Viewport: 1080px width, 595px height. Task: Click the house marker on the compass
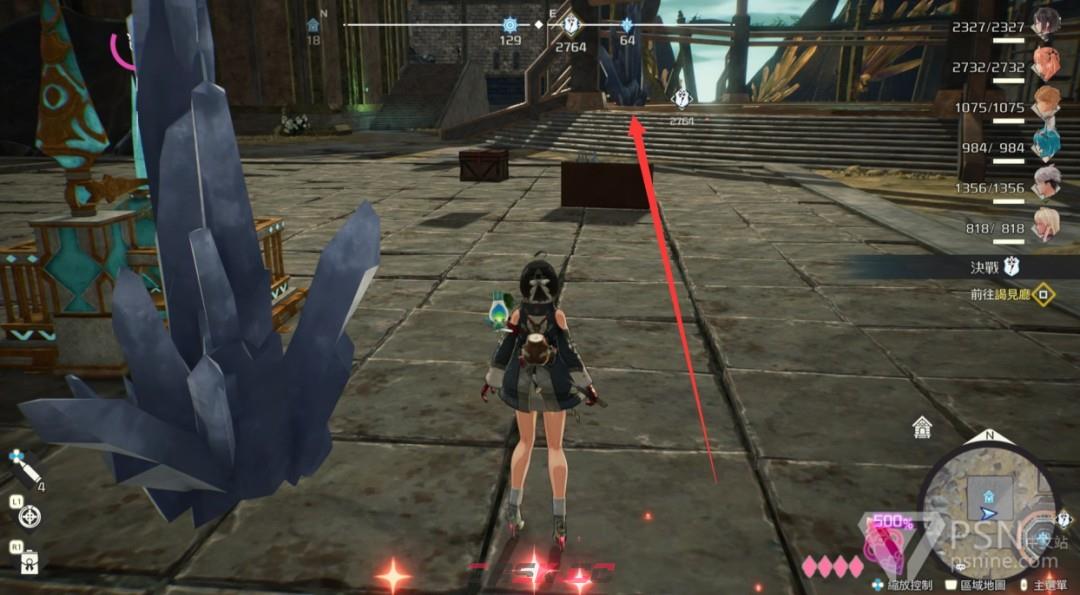[x=313, y=25]
